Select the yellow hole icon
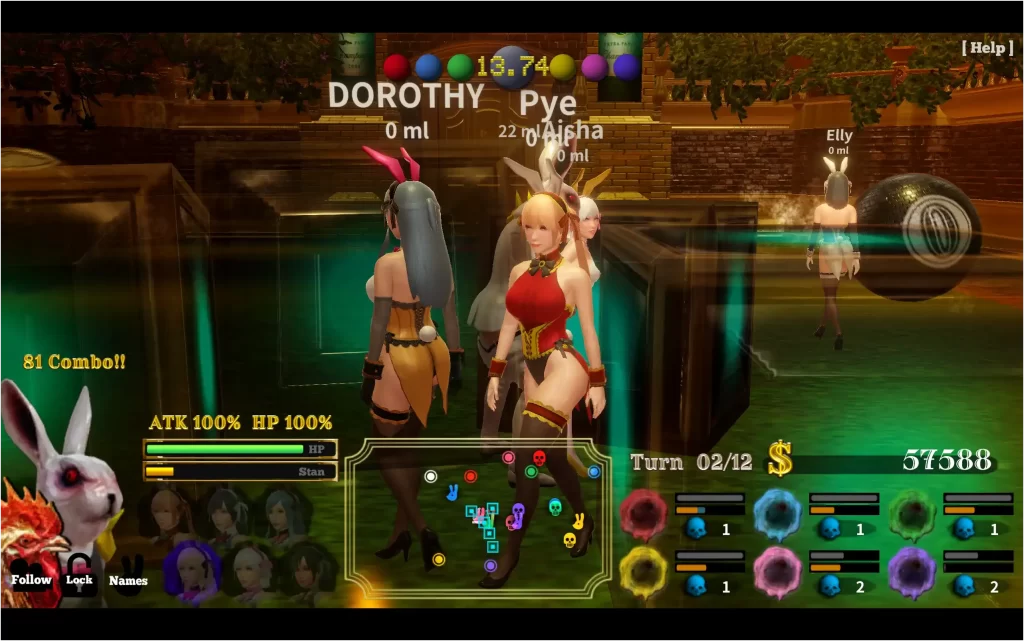This screenshot has height=641, width=1024. [x=643, y=572]
